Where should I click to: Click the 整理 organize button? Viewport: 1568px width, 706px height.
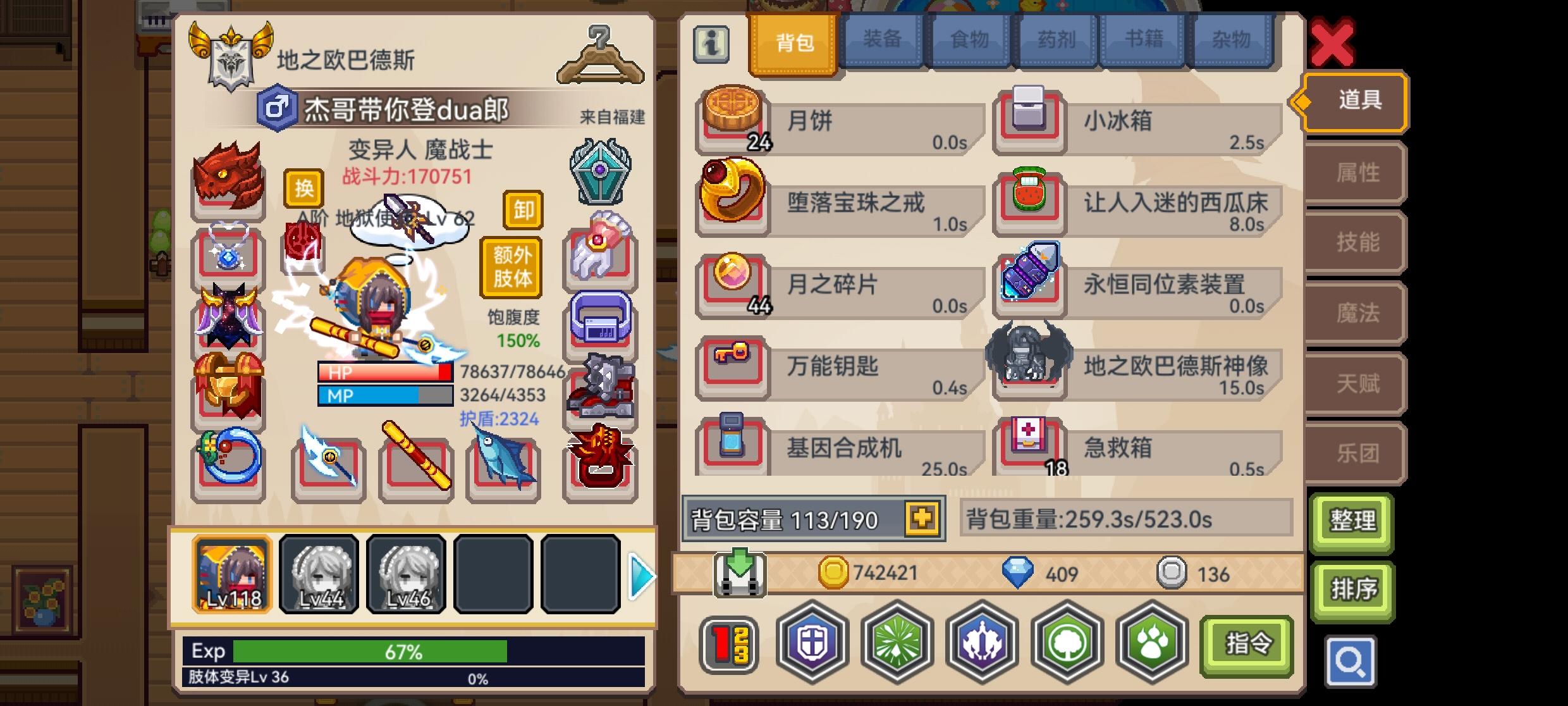[x=1352, y=523]
